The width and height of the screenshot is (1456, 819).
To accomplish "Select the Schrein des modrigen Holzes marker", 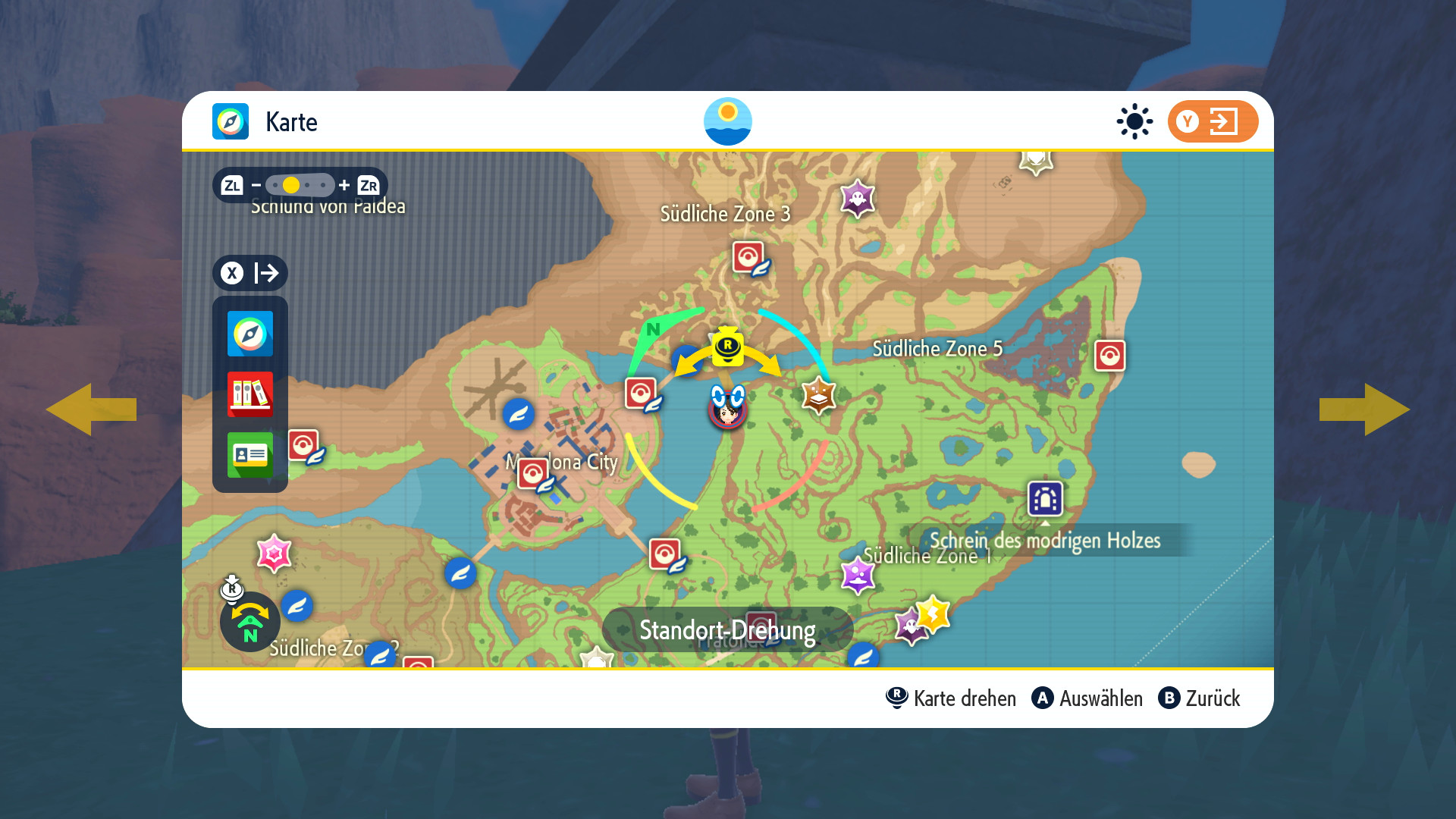I will pyautogui.click(x=1045, y=499).
